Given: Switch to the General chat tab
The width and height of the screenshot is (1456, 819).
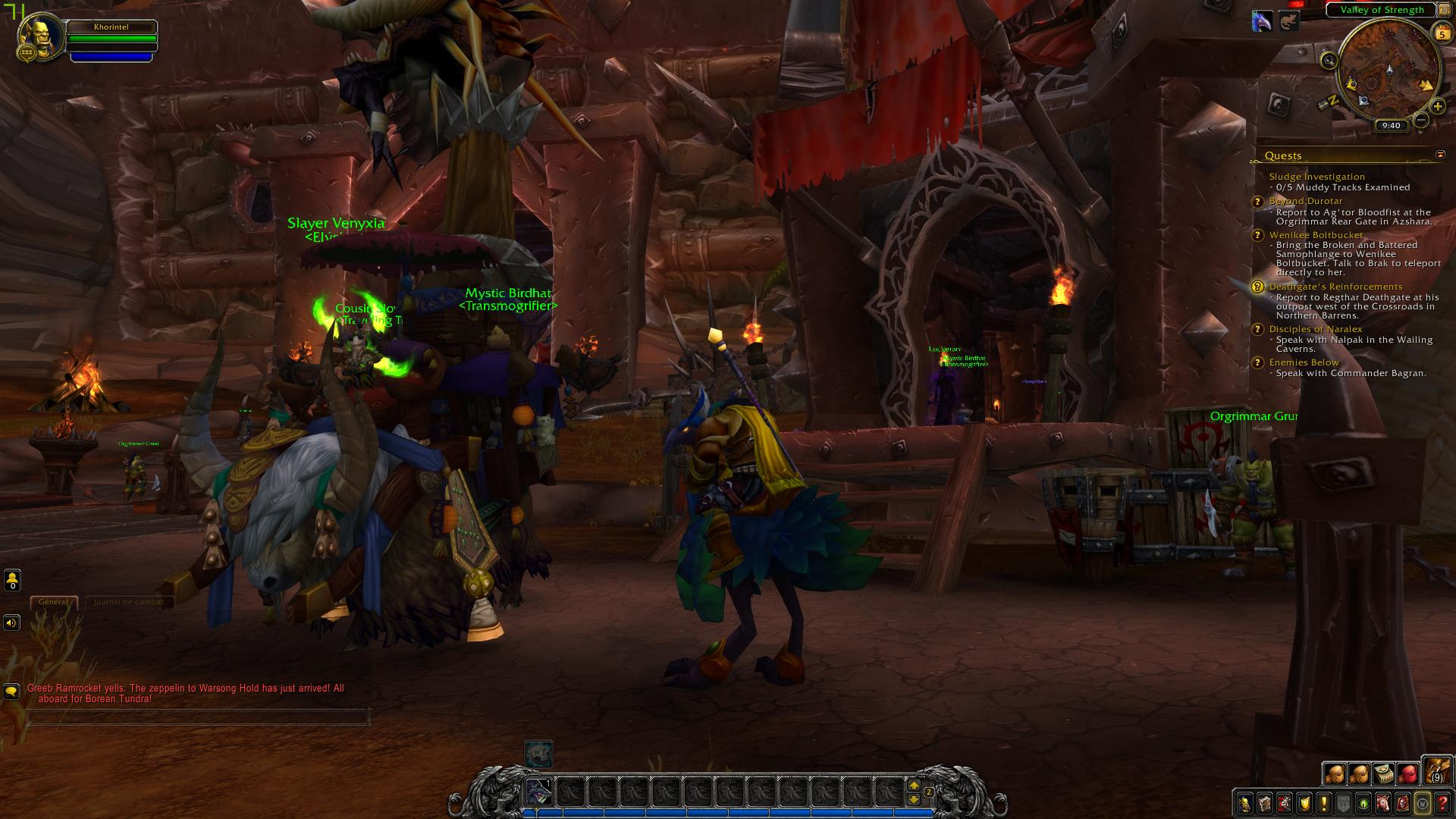Looking at the screenshot, I should pos(53,602).
